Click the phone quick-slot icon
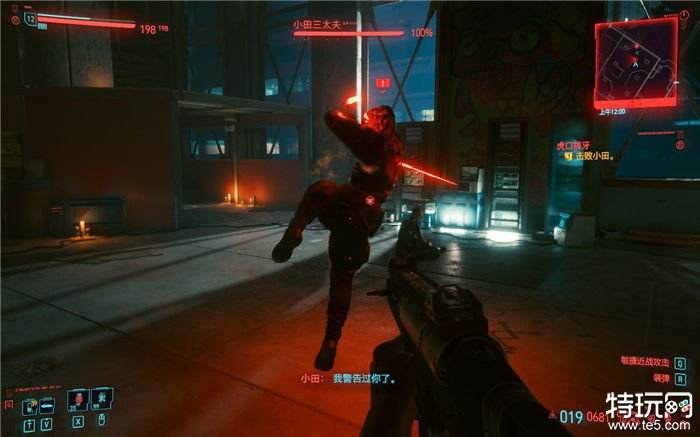Screen dimensions: 700x437 pyautogui.click(x=29, y=404)
